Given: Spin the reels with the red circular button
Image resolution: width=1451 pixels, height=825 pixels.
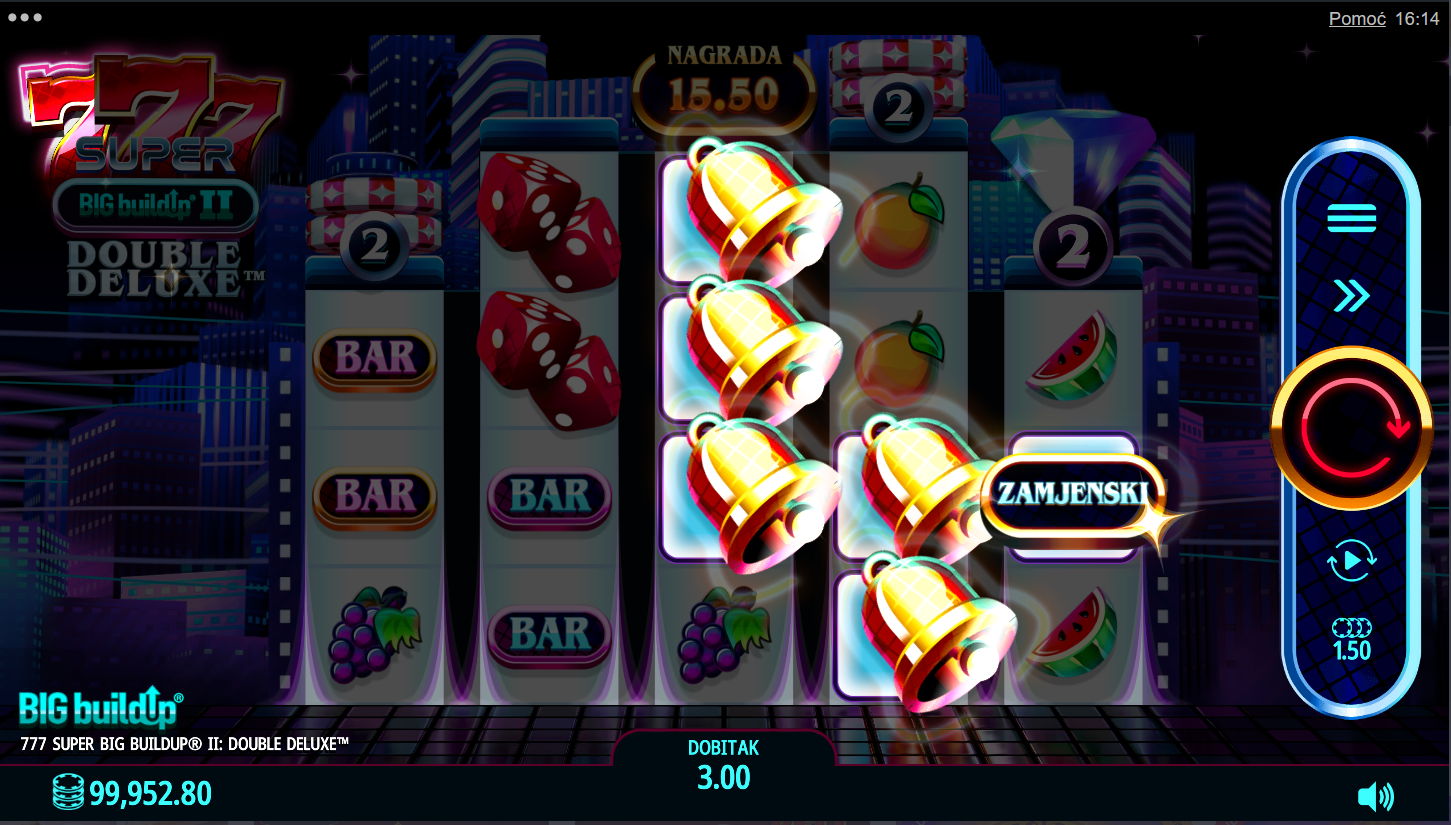Looking at the screenshot, I should click(x=1351, y=430).
